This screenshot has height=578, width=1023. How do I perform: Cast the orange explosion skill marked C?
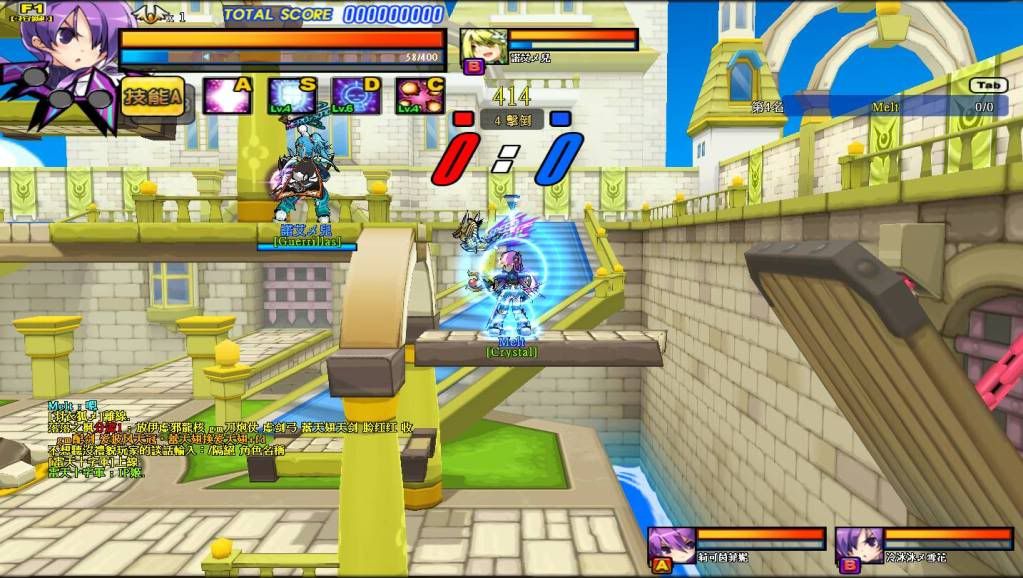[x=419, y=96]
